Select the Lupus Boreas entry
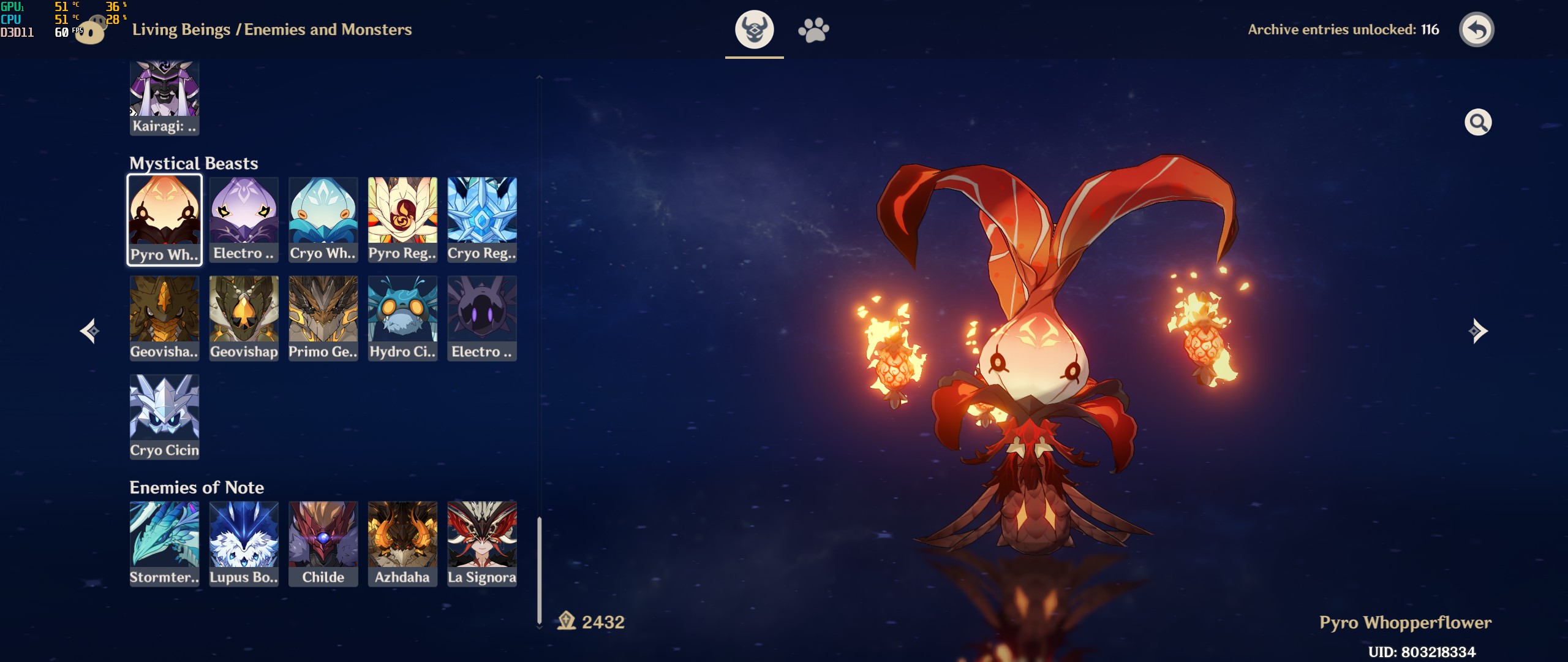1568x662 pixels. coord(244,544)
